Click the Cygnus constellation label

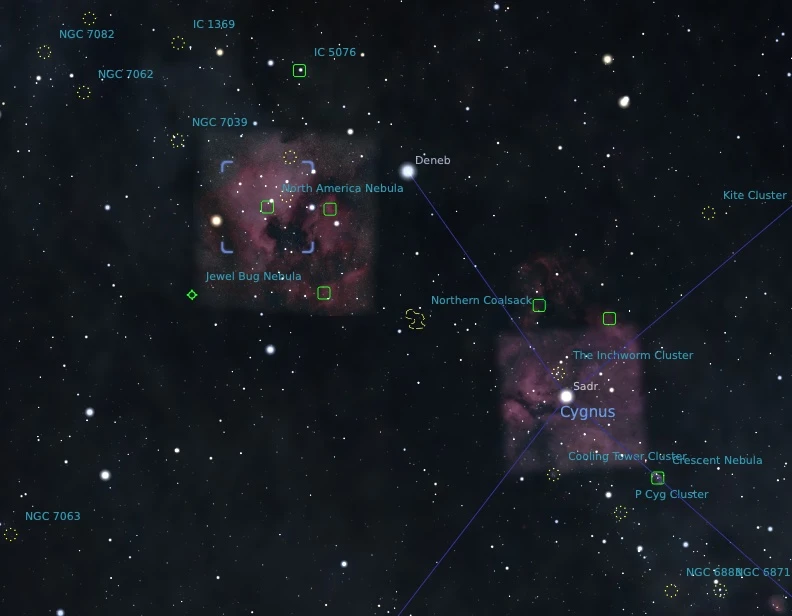[x=587, y=412]
